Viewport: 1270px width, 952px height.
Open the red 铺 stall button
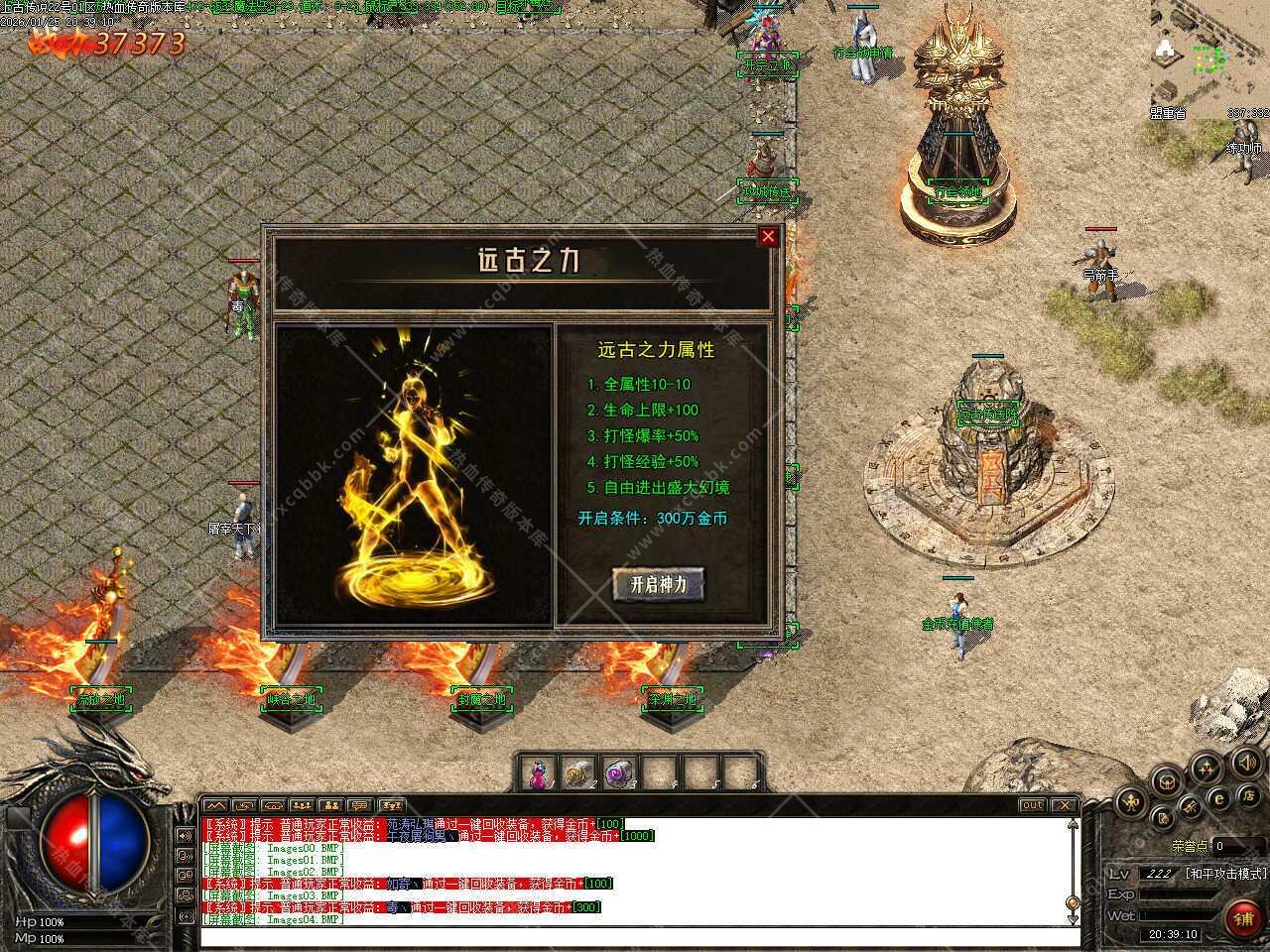tap(1241, 918)
